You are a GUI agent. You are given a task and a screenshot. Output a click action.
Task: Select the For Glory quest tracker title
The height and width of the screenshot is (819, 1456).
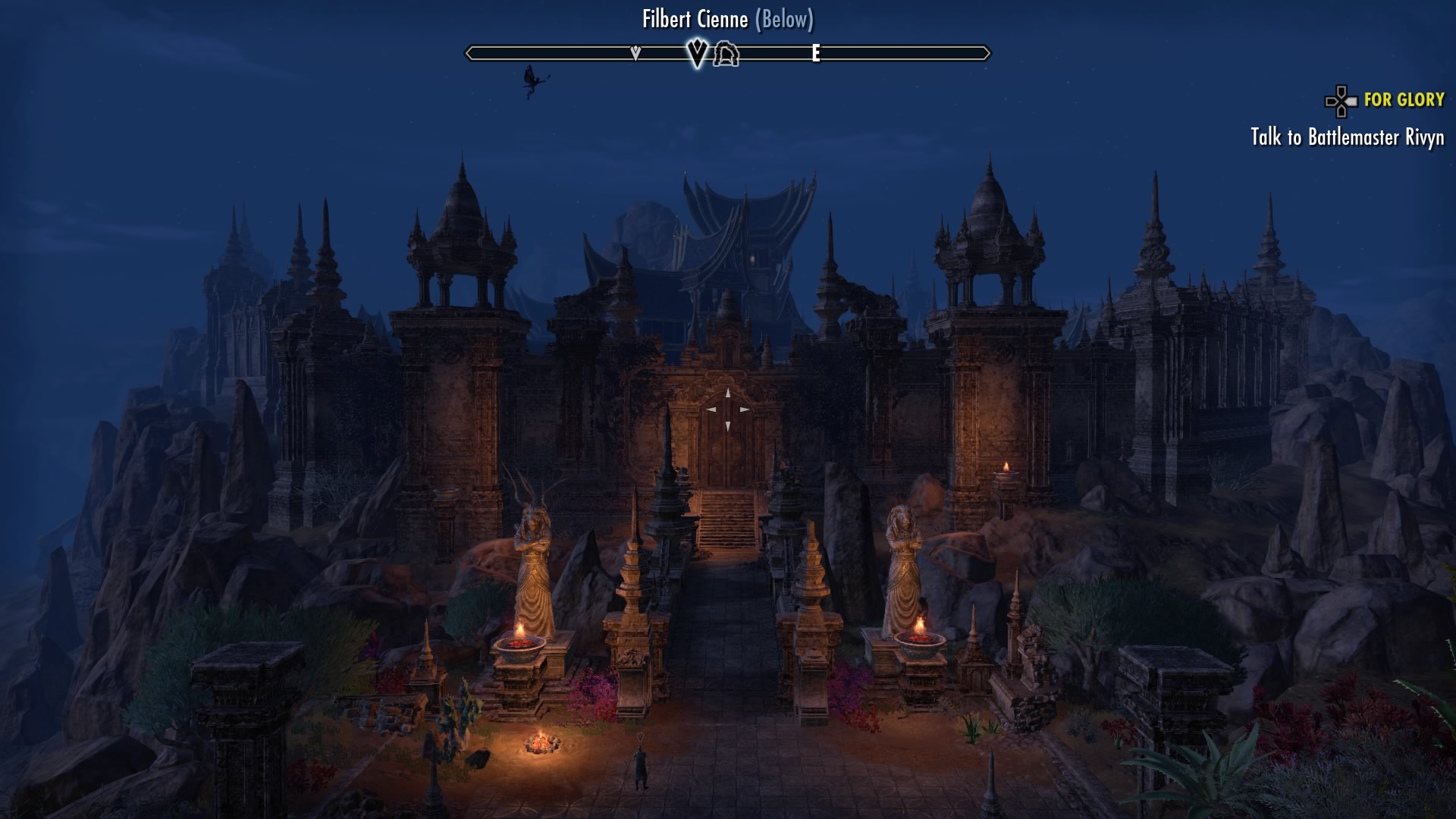(x=1404, y=99)
